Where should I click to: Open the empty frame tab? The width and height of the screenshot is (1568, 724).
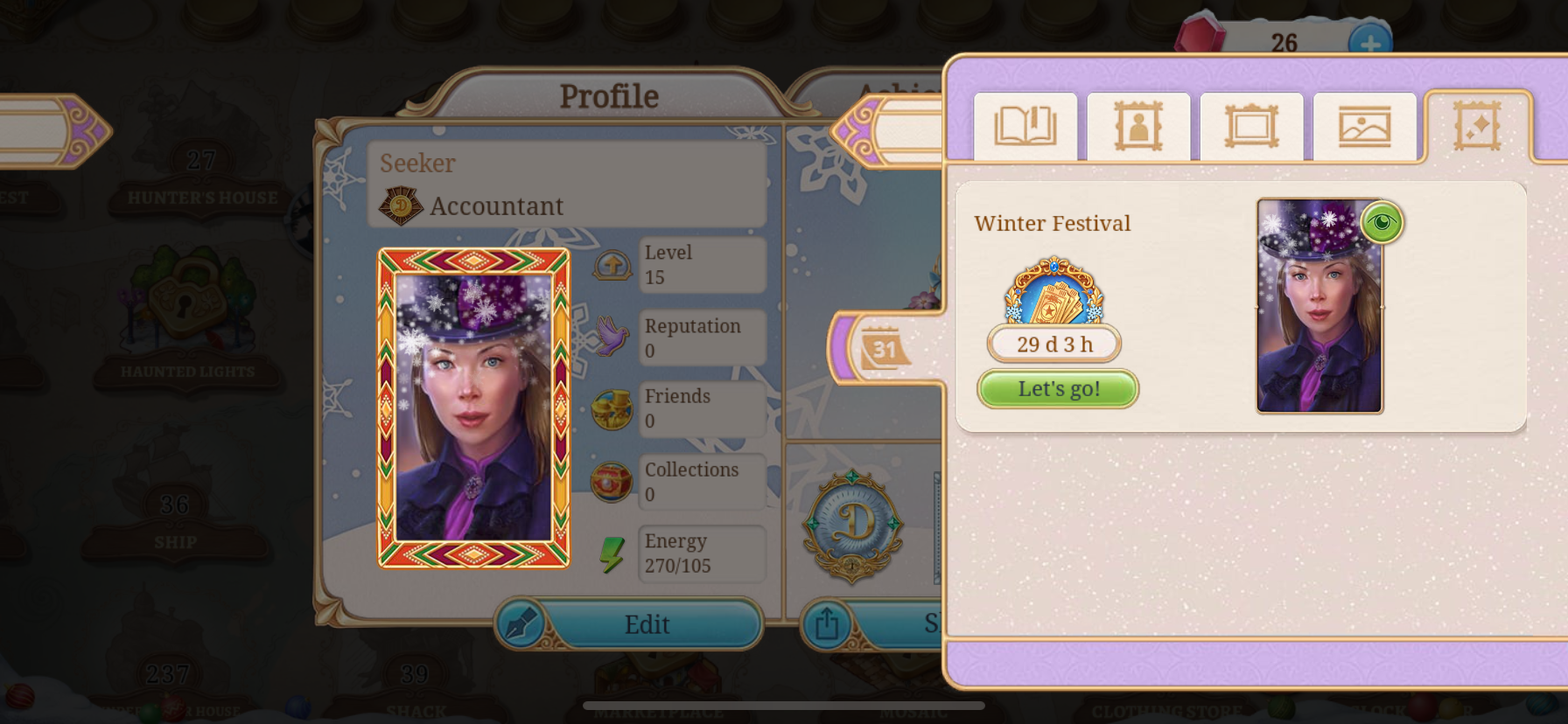(x=1251, y=127)
